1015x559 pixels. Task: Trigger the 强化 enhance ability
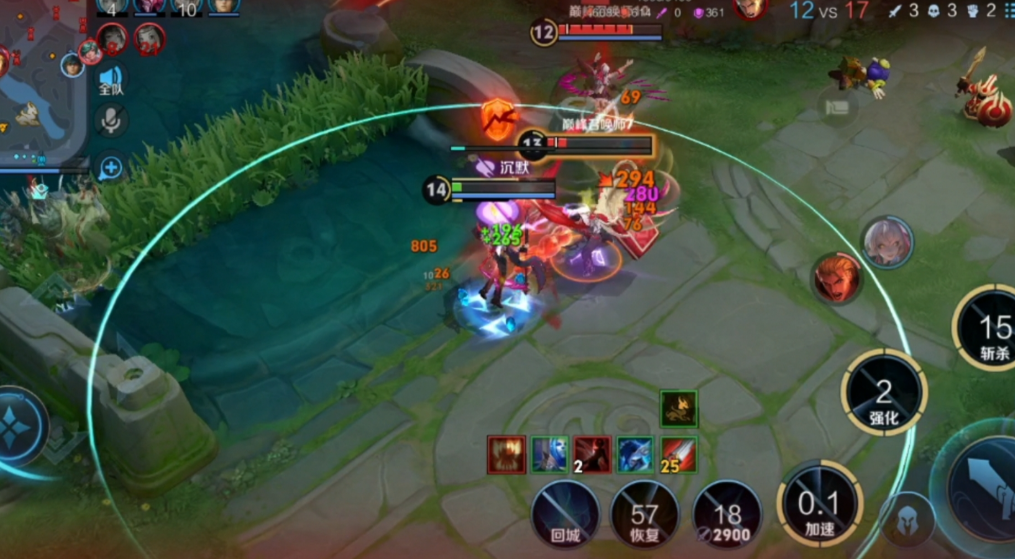click(884, 393)
